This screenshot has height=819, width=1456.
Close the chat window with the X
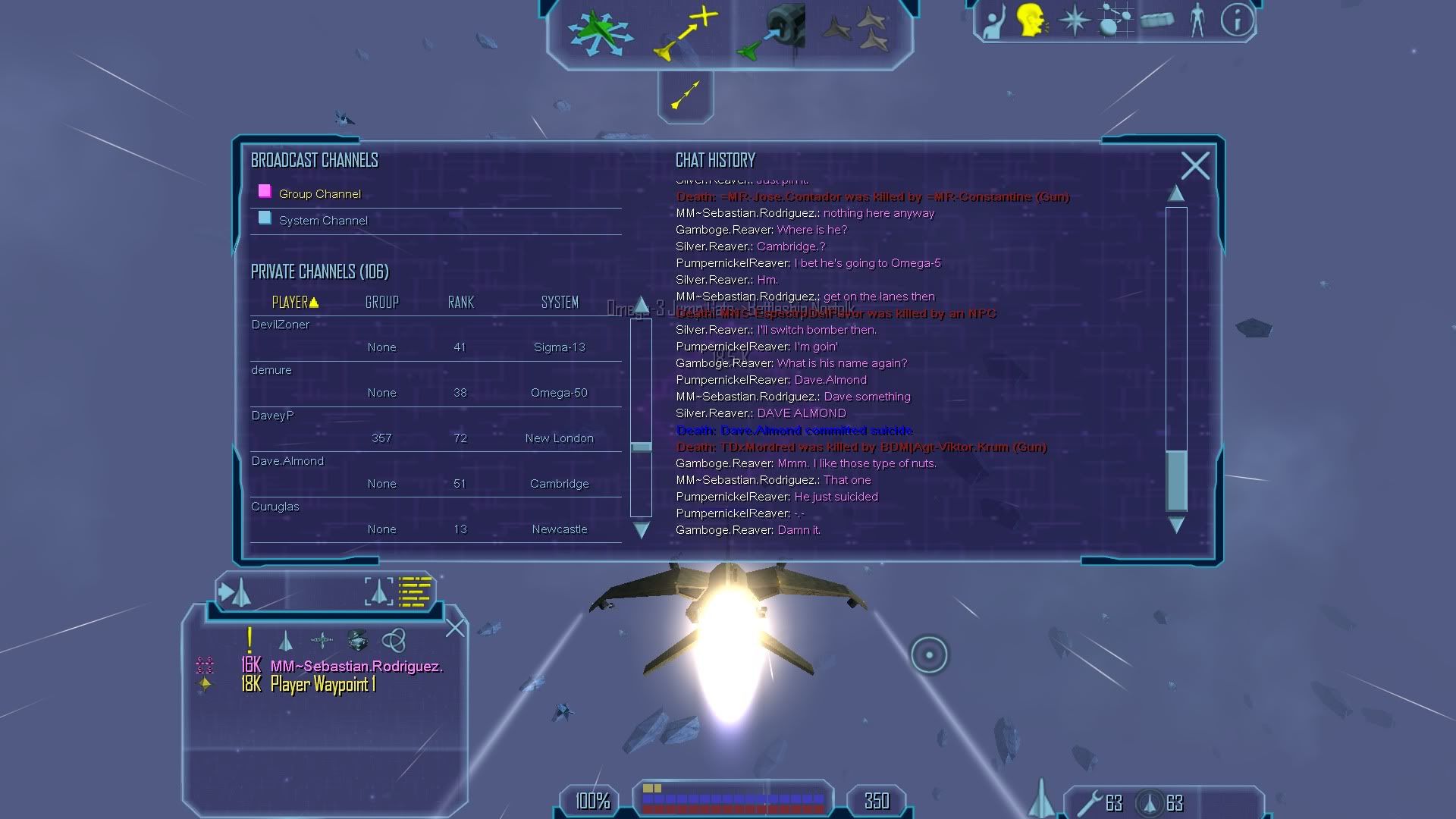(x=1195, y=165)
